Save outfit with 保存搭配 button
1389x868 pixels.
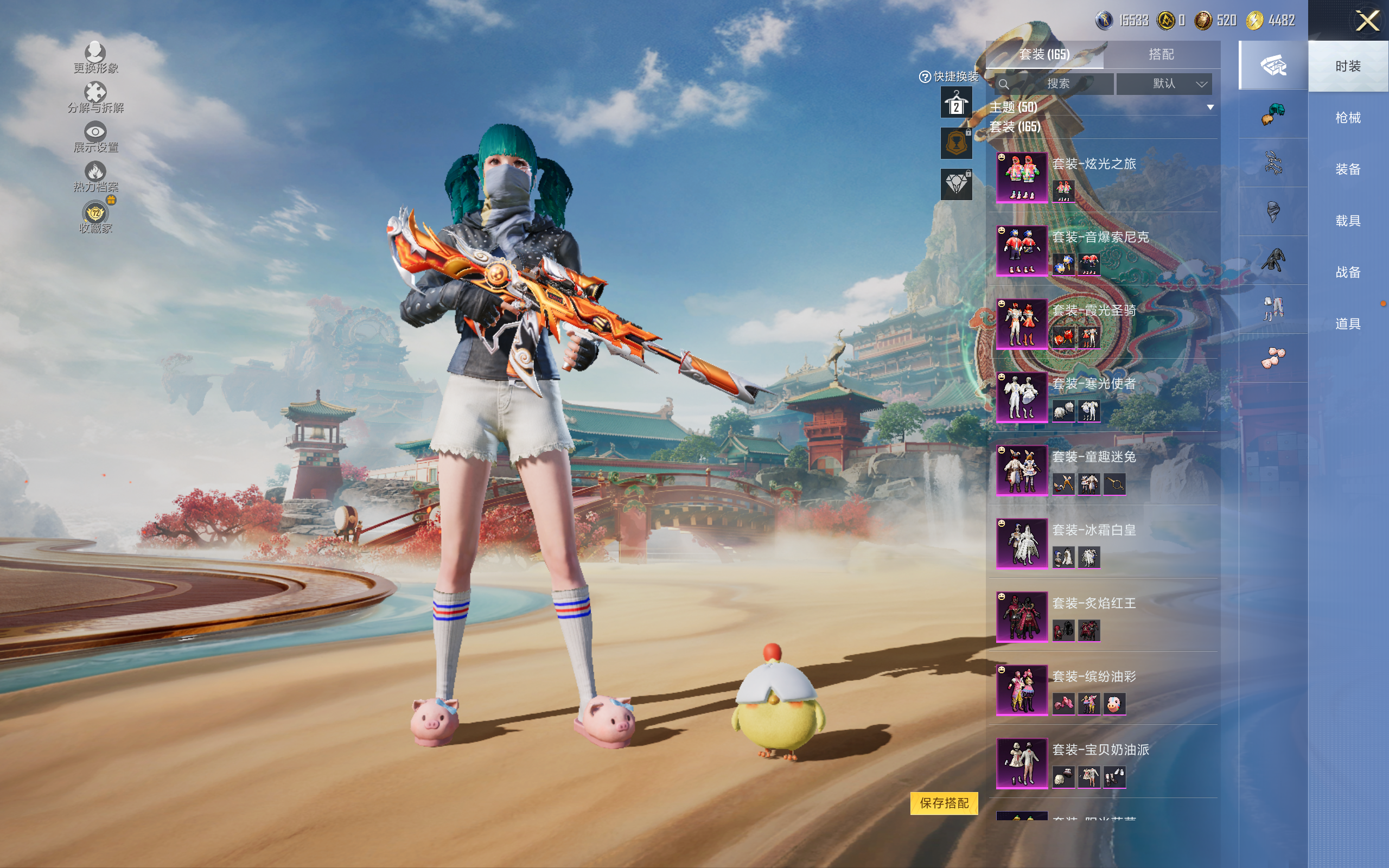pyautogui.click(x=944, y=802)
